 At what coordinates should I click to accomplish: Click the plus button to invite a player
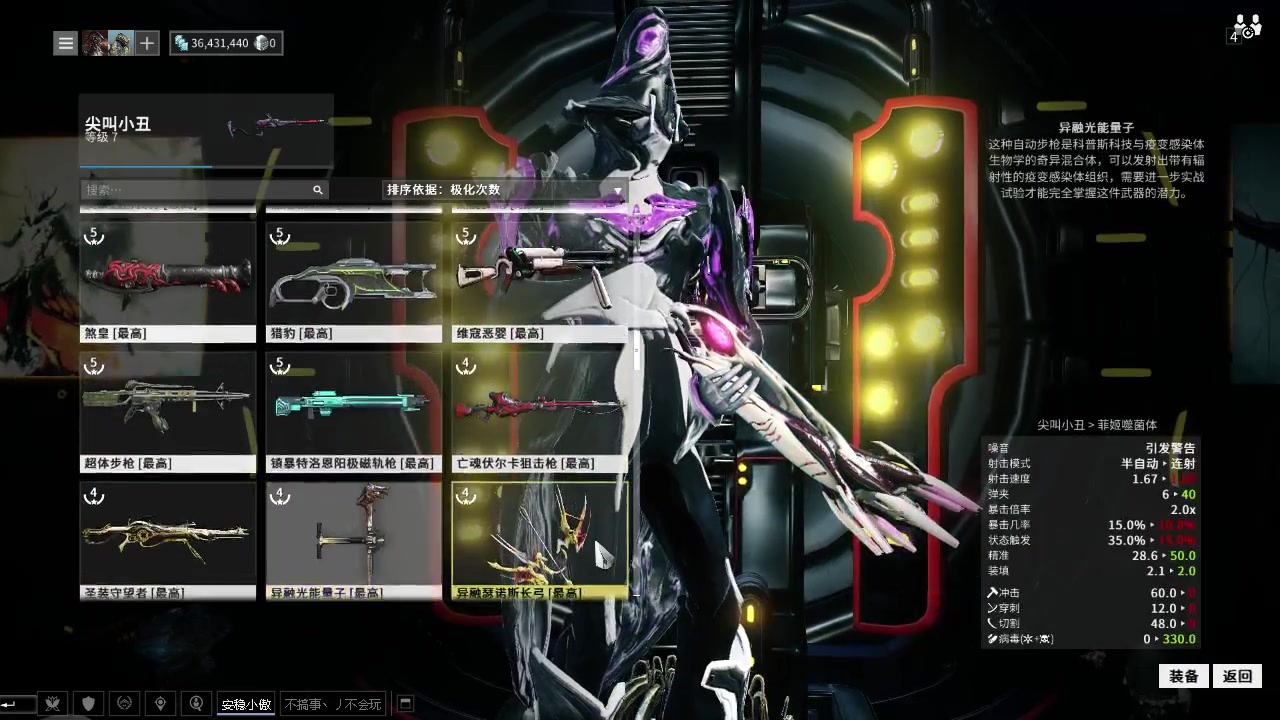147,43
